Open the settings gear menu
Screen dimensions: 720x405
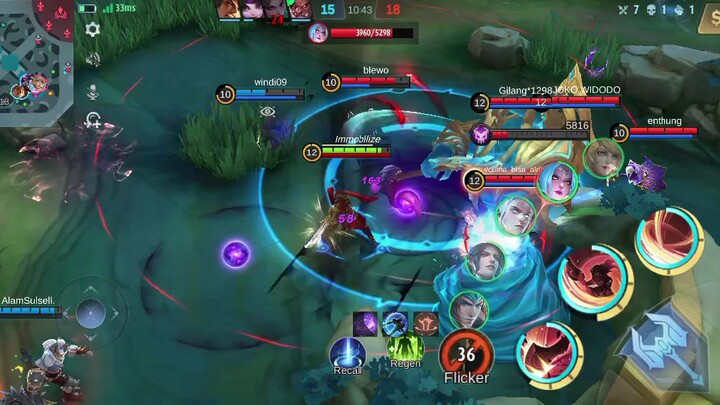click(x=93, y=30)
